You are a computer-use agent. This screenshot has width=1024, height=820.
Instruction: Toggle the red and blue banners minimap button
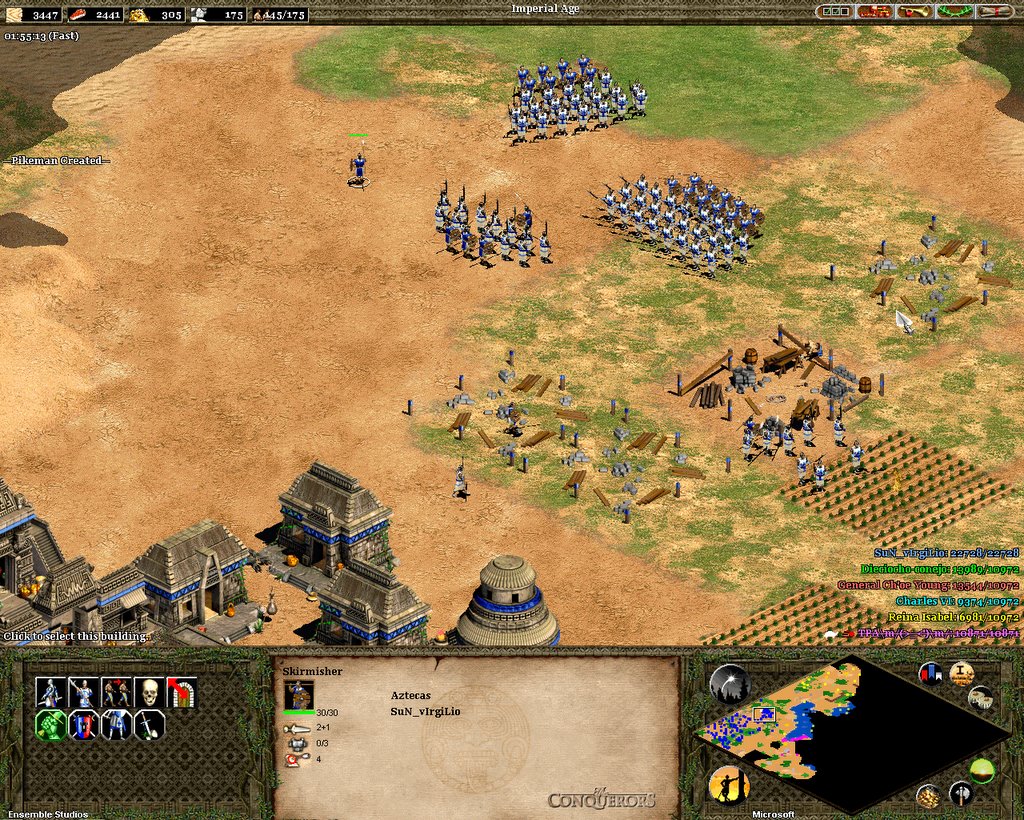931,673
